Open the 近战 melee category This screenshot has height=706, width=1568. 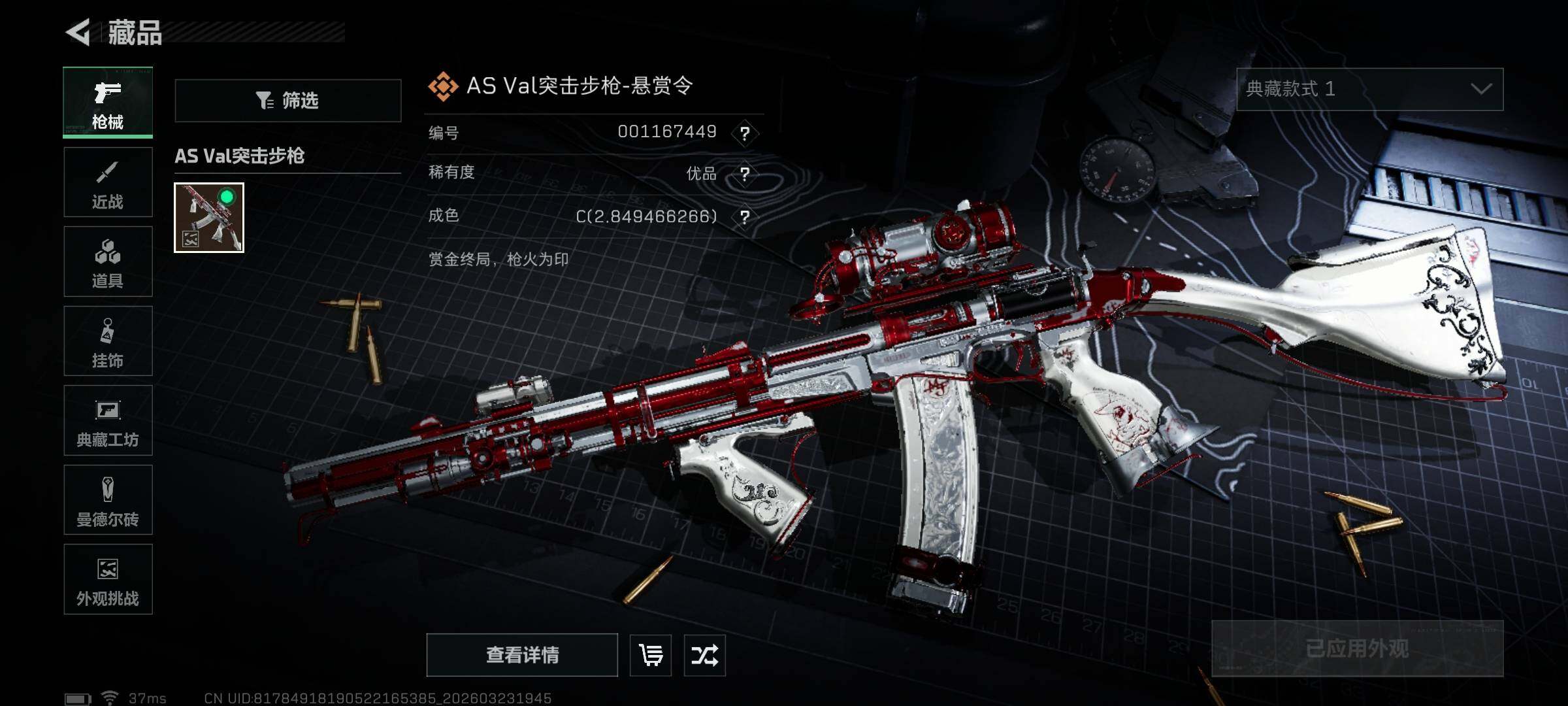pyautogui.click(x=108, y=182)
